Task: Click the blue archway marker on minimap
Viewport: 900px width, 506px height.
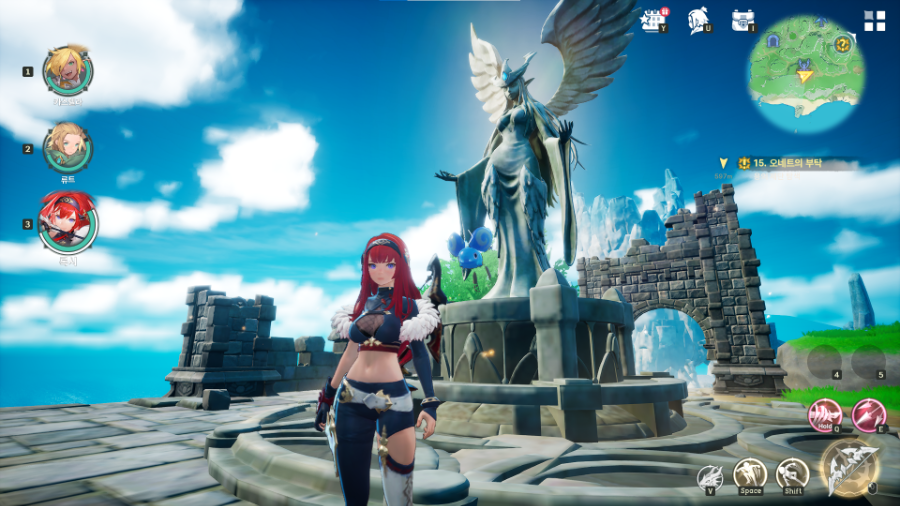Action: pyautogui.click(x=775, y=41)
